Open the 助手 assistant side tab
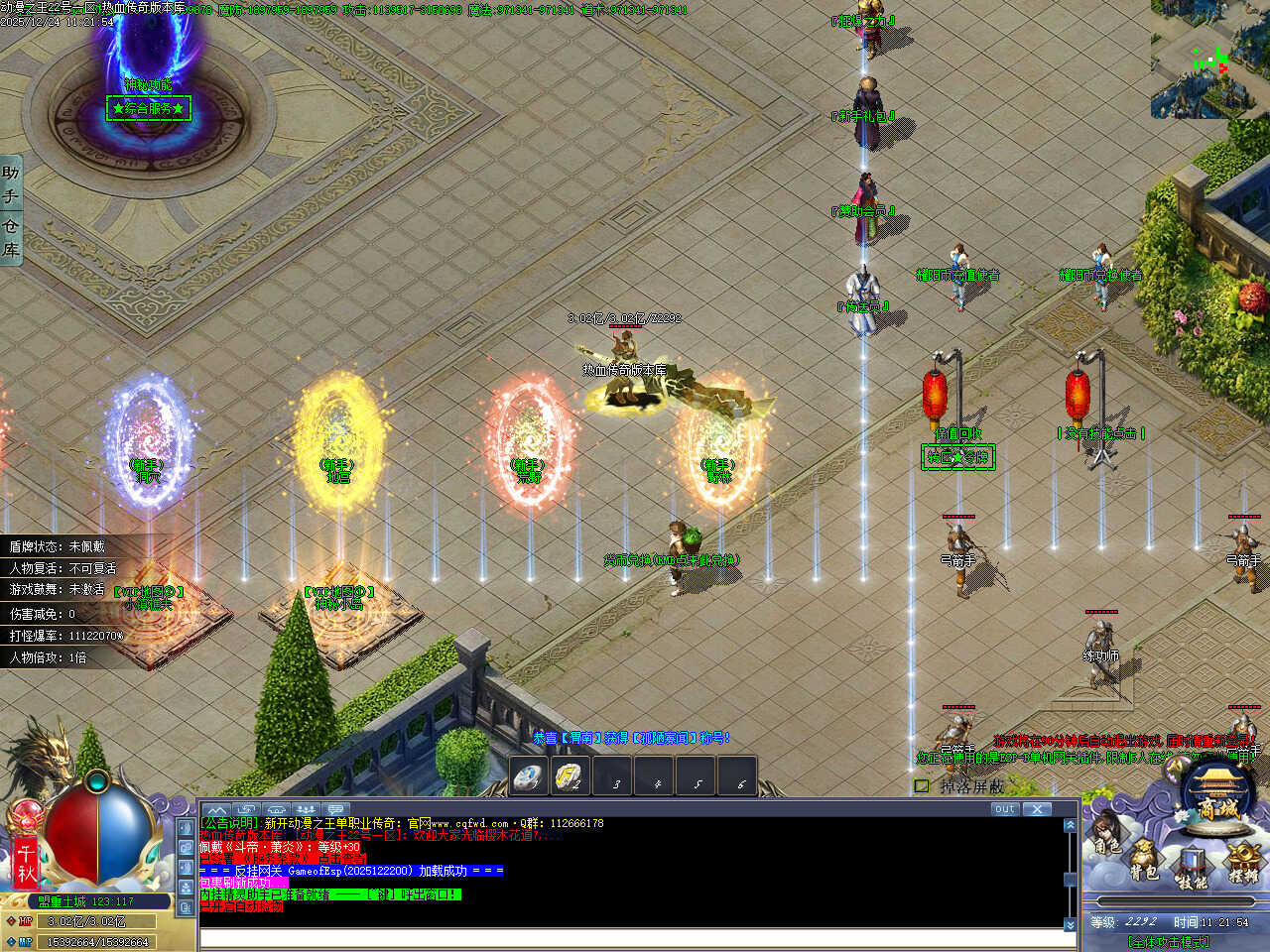The image size is (1270, 952). coord(11,184)
